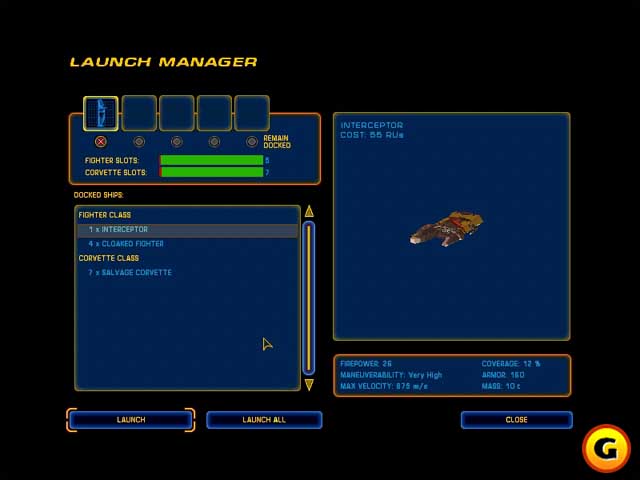This screenshot has height=480, width=640.
Task: Click the docked ships list down arrow
Action: [309, 384]
